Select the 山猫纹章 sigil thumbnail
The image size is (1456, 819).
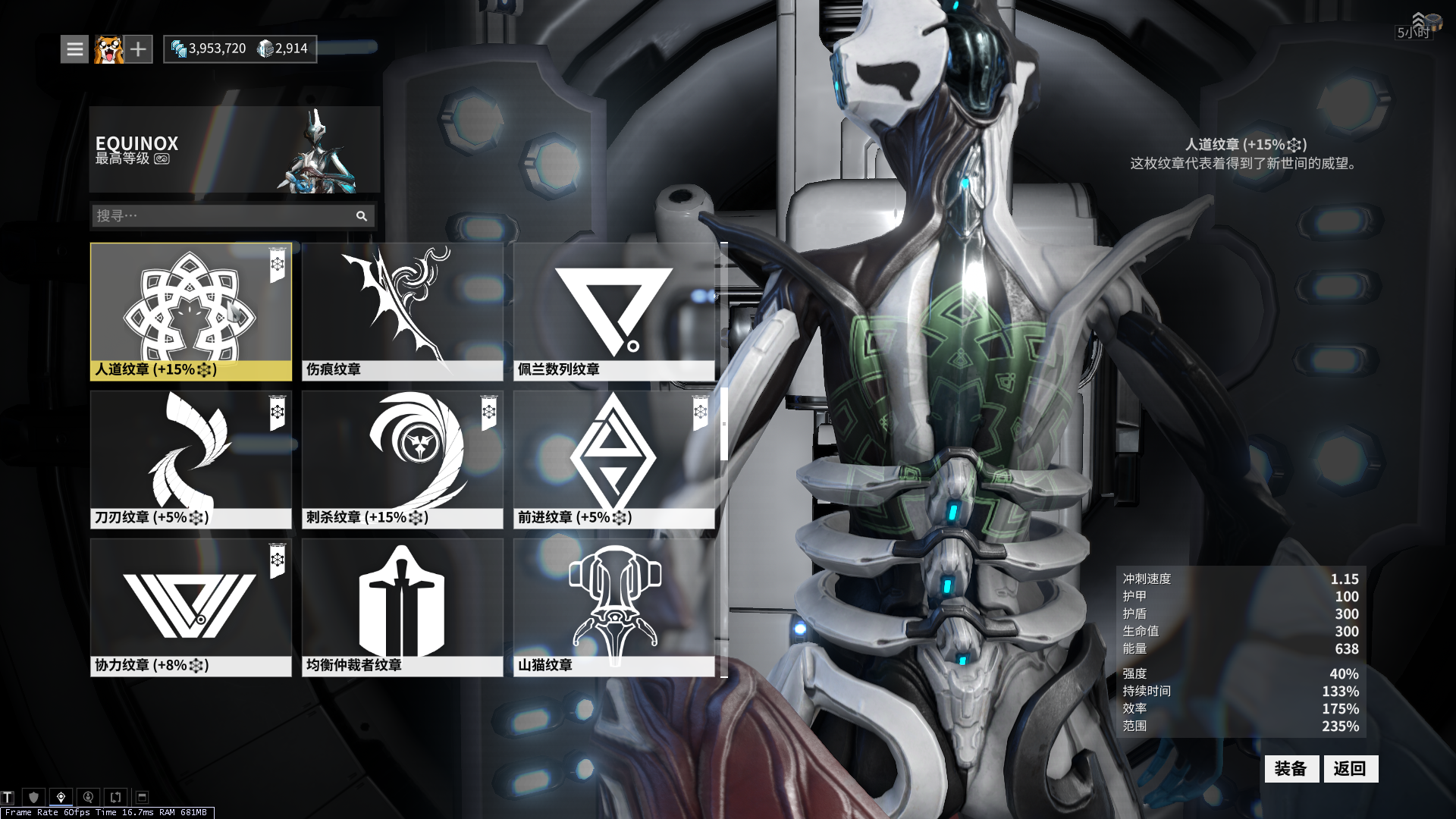click(613, 603)
